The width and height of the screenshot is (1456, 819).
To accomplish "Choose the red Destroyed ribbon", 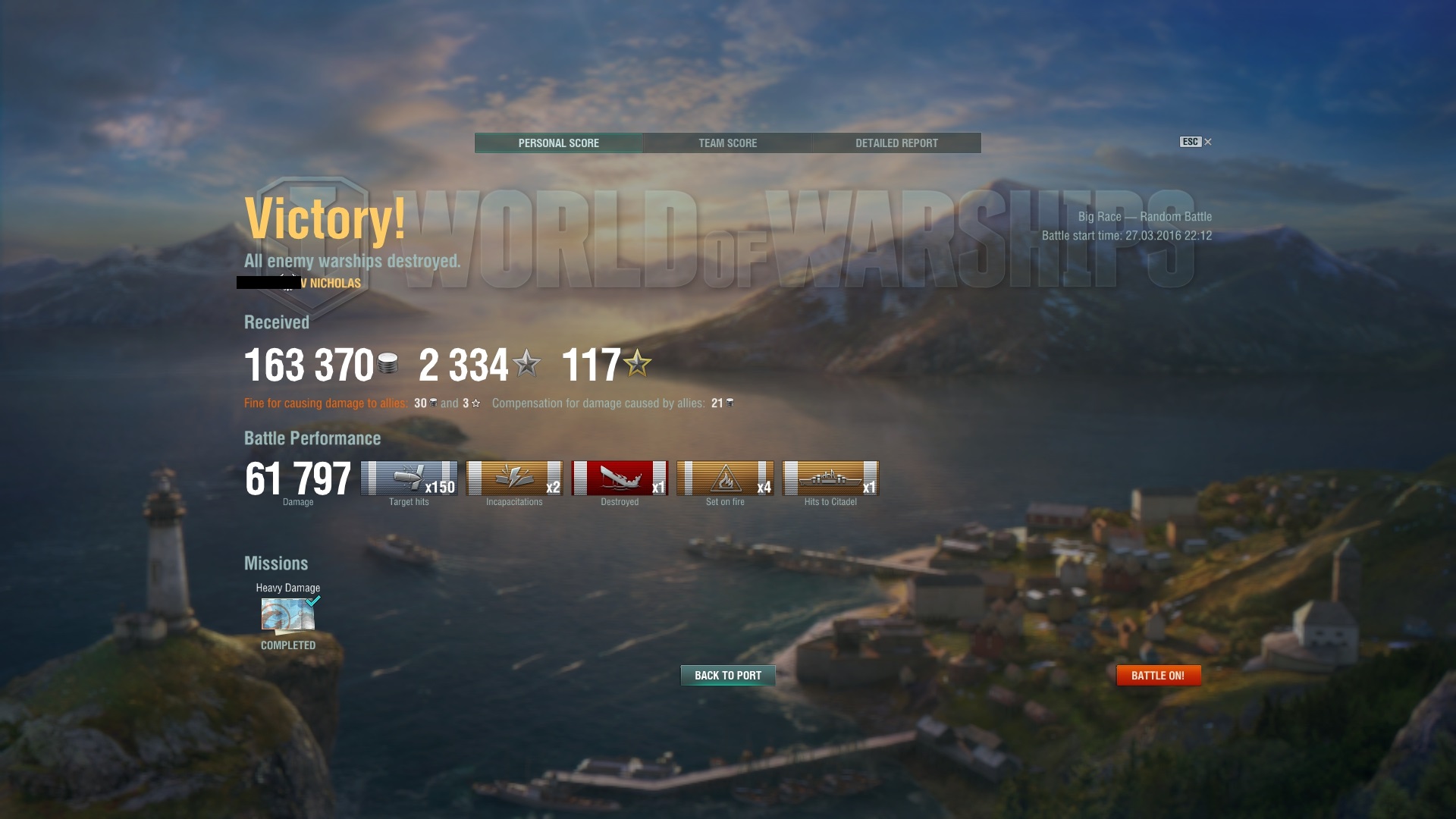I will (x=620, y=479).
